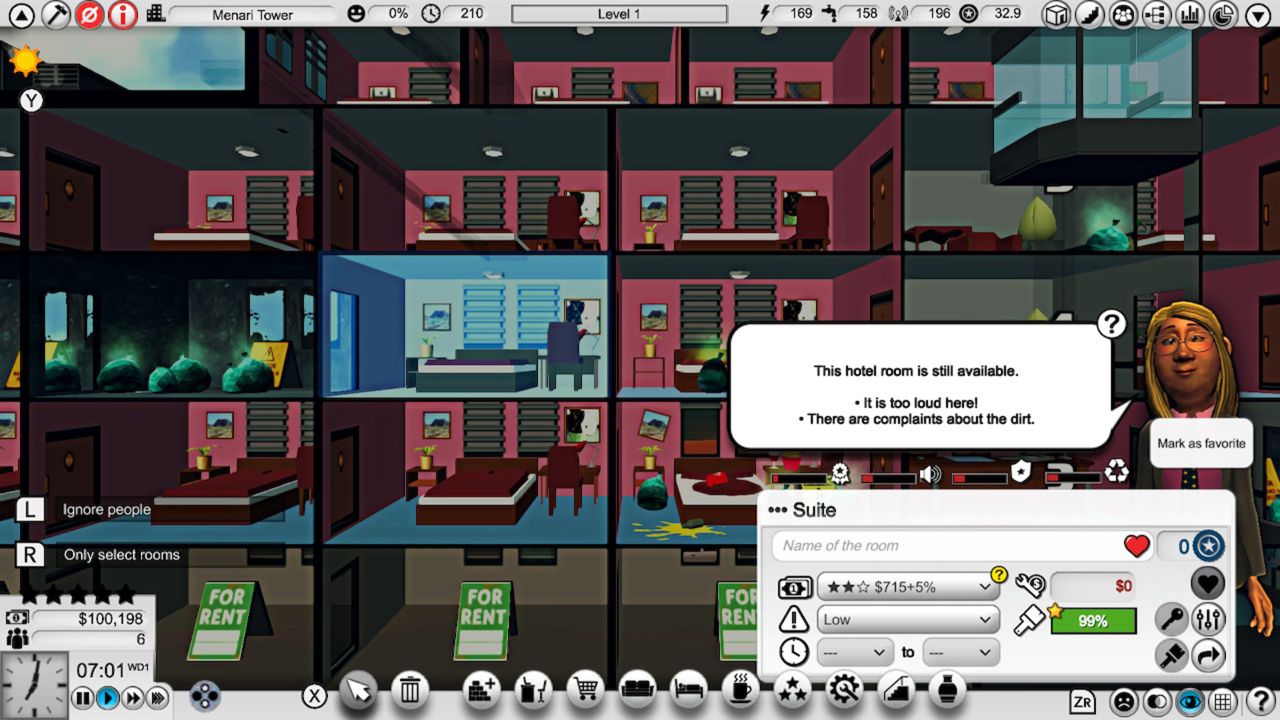The image size is (1280, 720).
Task: Select the demolish trash tool
Action: pyautogui.click(x=410, y=690)
